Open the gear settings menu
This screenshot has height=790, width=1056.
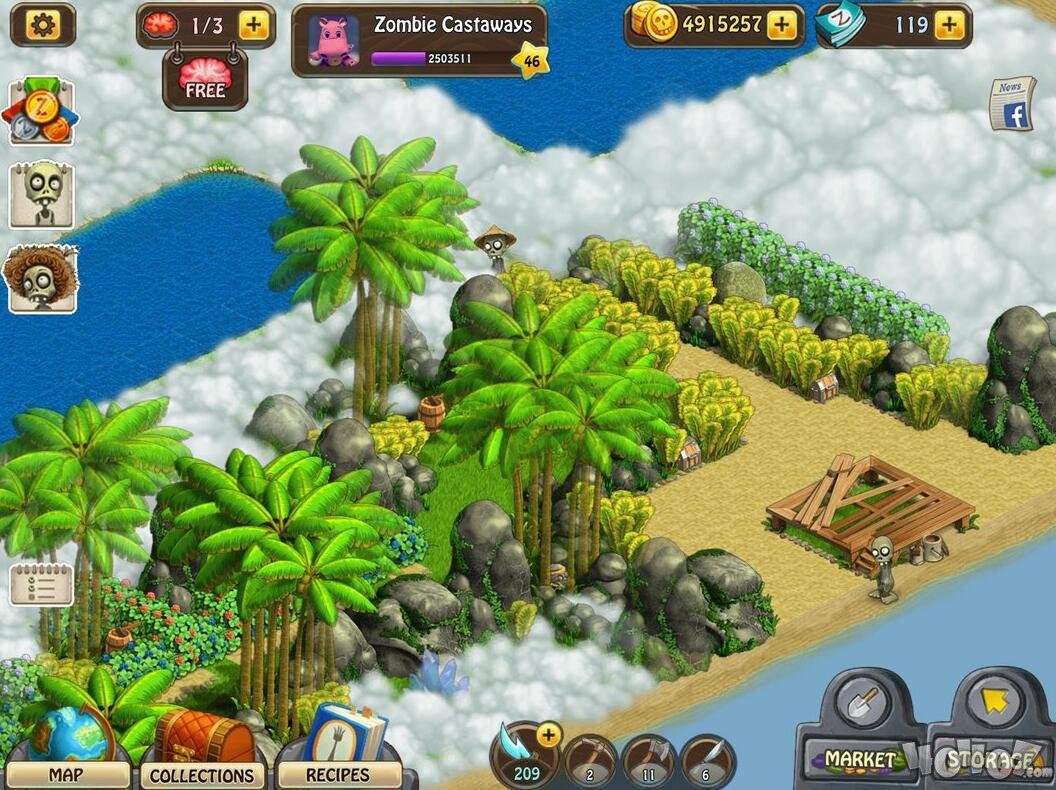point(42,25)
